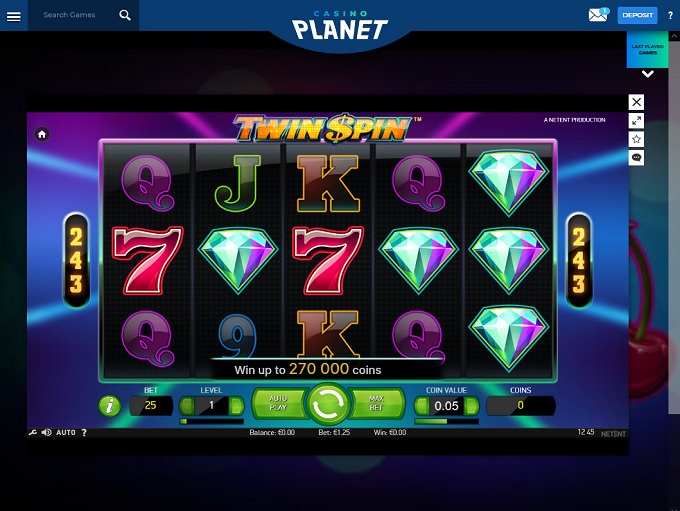Image resolution: width=680 pixels, height=511 pixels.
Task: Increase the bet level
Action: 237,406
